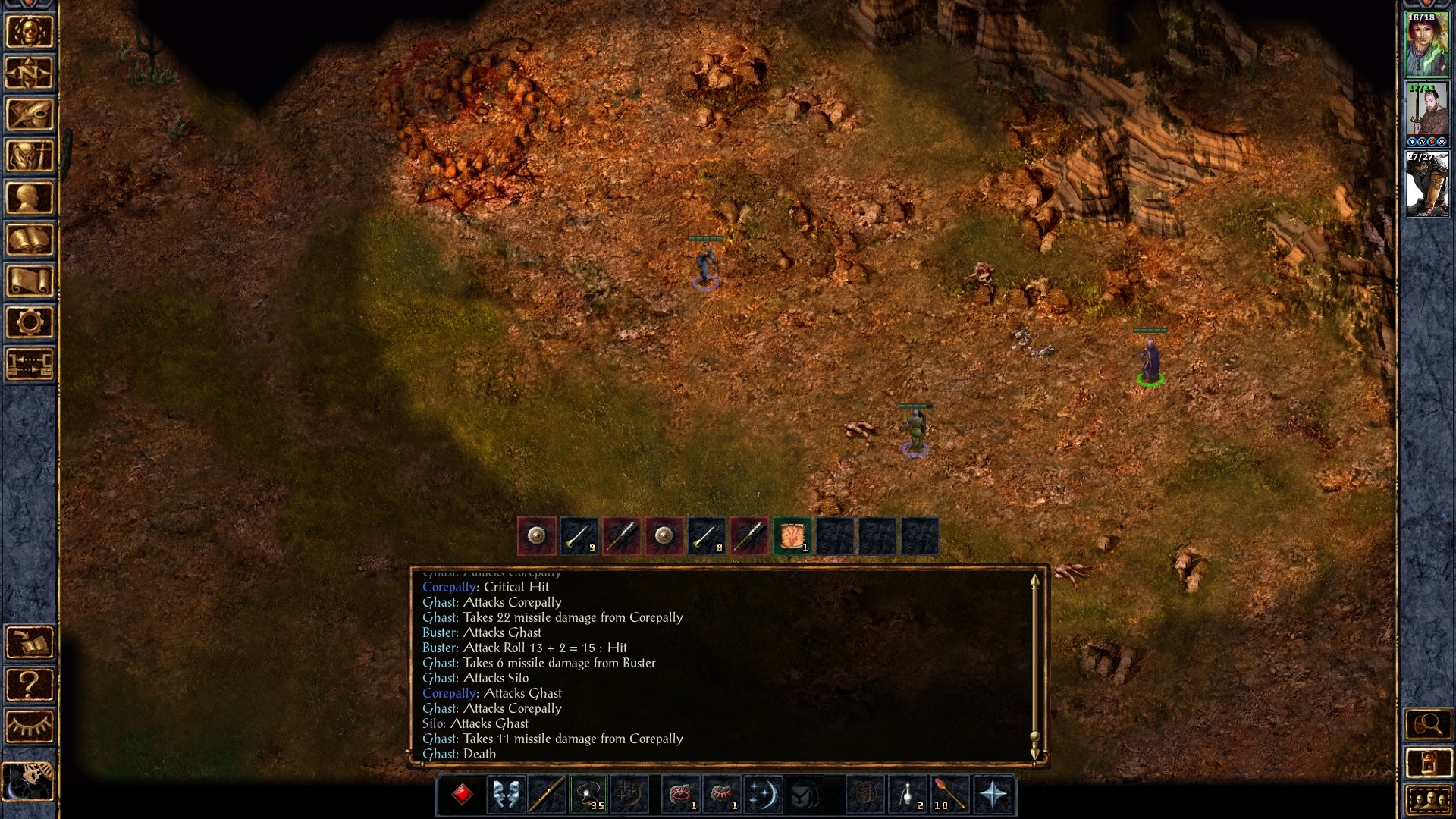The width and height of the screenshot is (1456, 819).
Task: Select the bearded man's portrait
Action: [1426, 111]
